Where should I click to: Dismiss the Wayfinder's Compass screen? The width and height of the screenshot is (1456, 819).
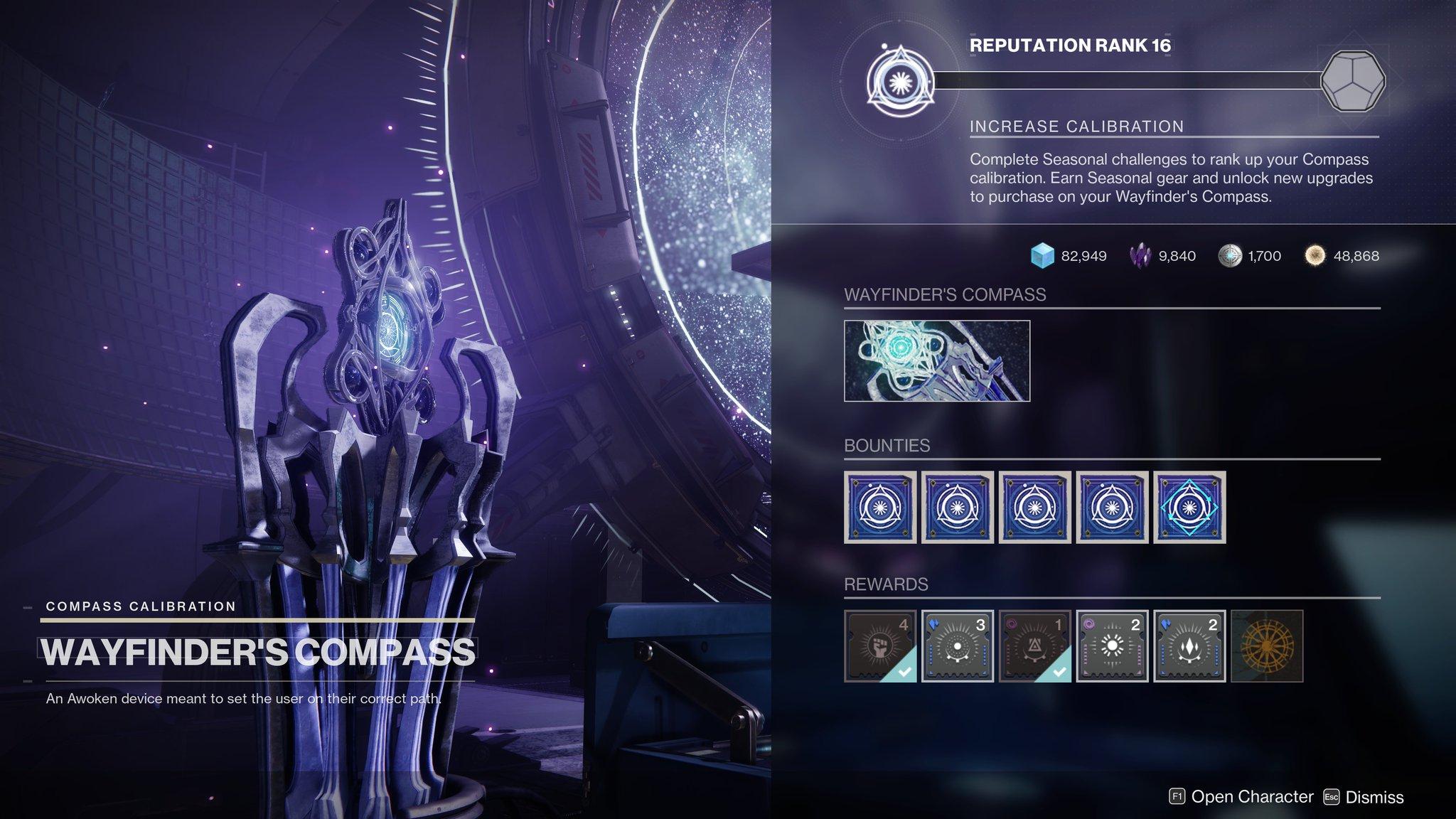point(1364,797)
